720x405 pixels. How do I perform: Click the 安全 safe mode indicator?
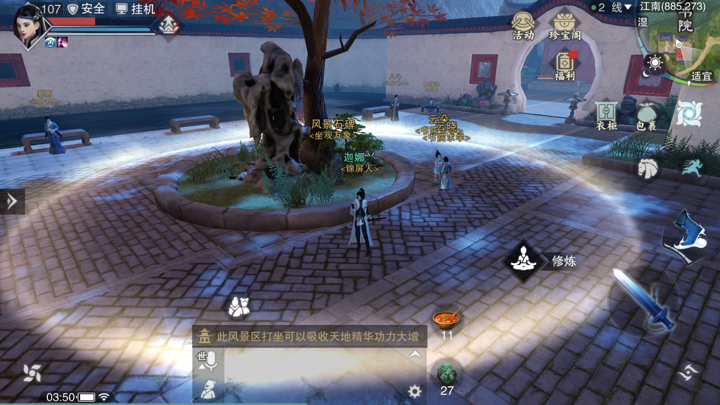coord(86,9)
